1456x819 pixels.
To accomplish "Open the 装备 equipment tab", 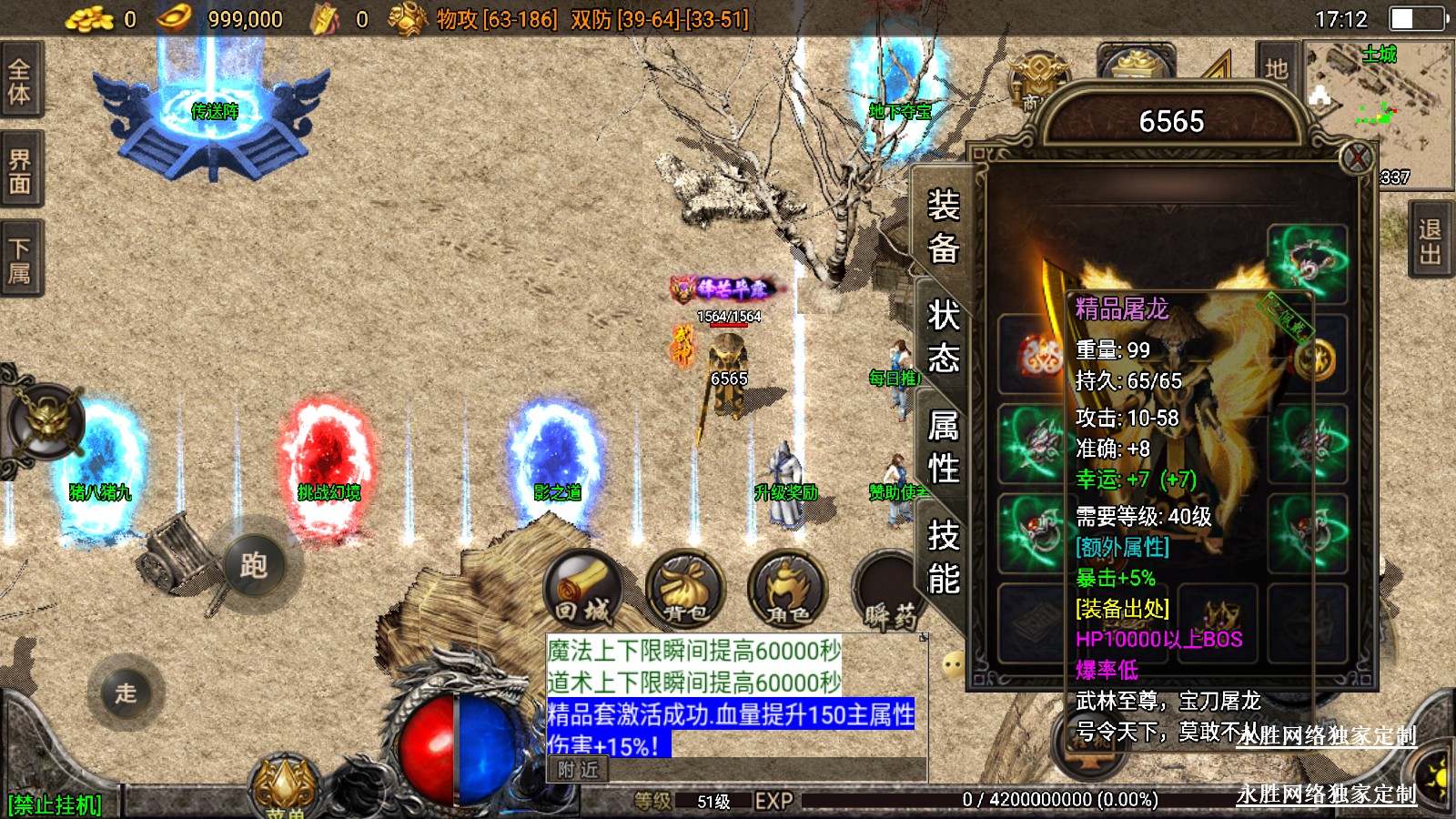I will coord(943,226).
